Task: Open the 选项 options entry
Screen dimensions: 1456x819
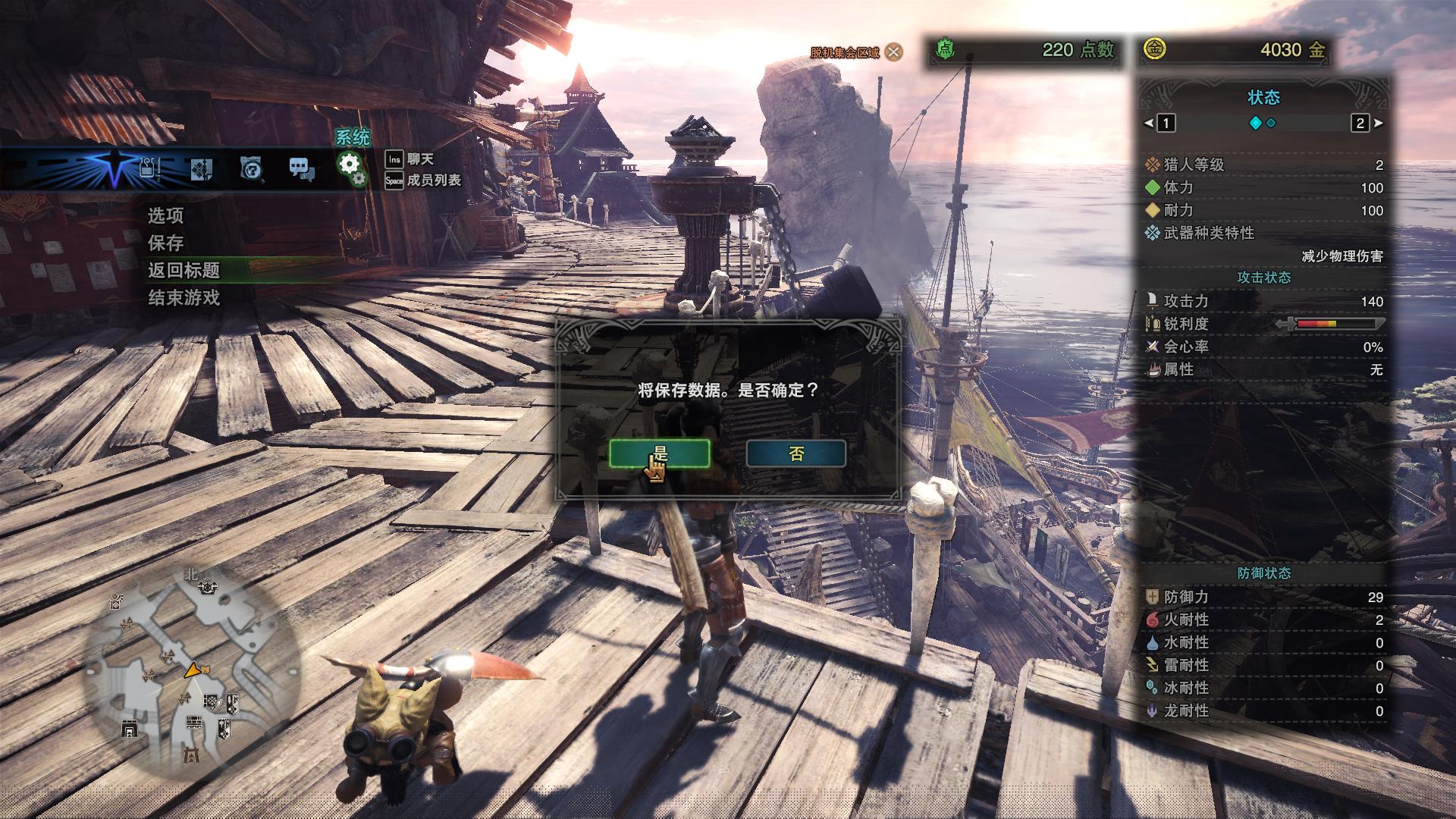Action: 165,216
